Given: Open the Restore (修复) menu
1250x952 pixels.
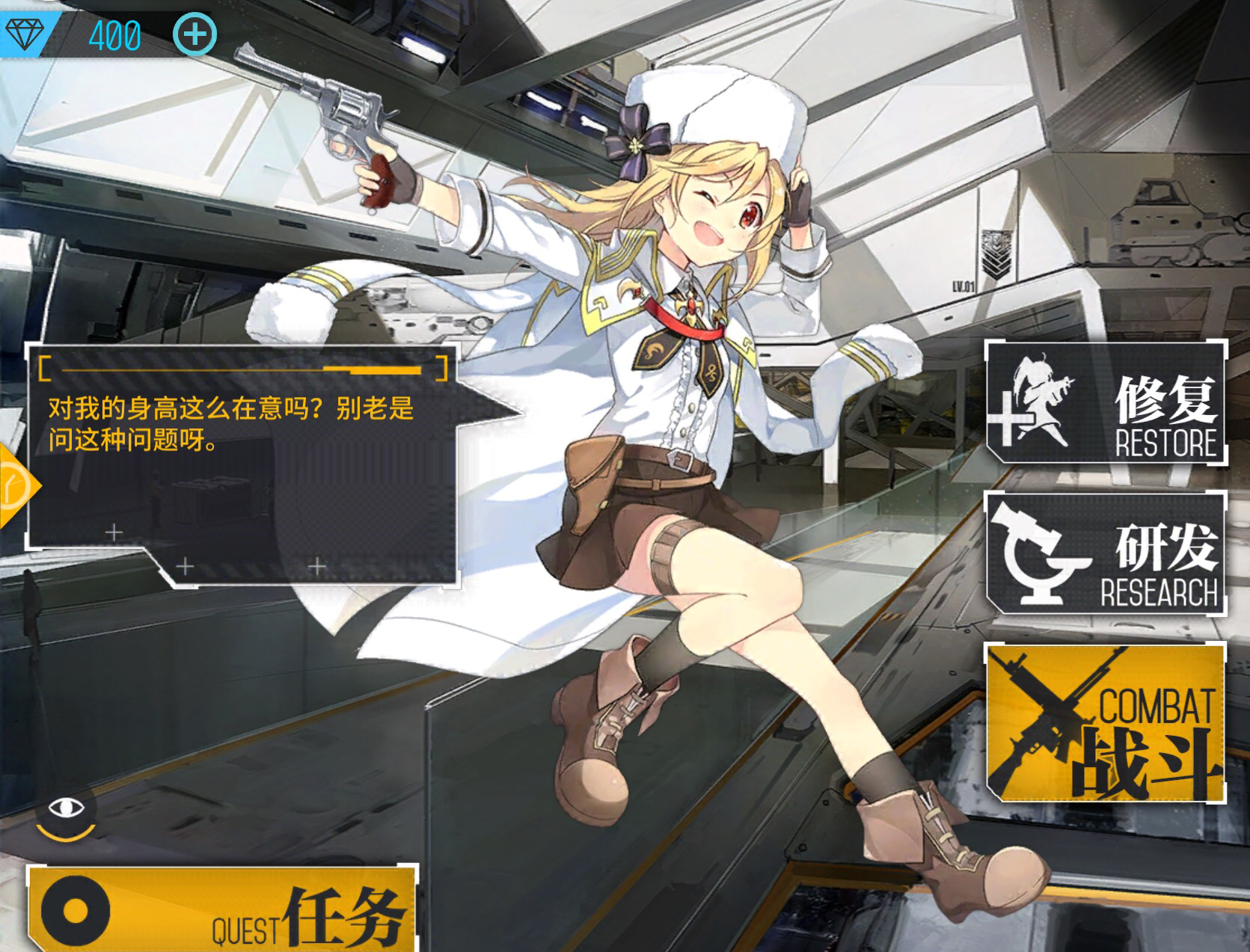Looking at the screenshot, I should 1106,402.
